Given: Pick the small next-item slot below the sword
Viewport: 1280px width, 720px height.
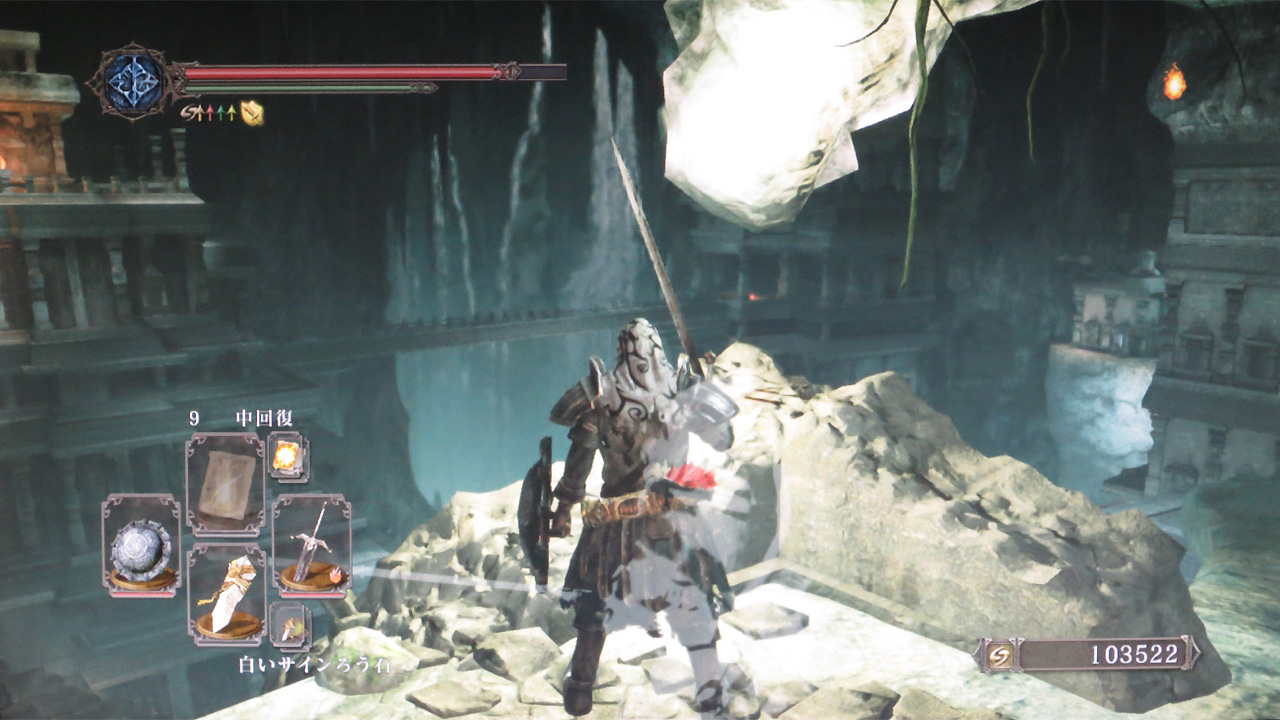Looking at the screenshot, I should click(x=289, y=626).
